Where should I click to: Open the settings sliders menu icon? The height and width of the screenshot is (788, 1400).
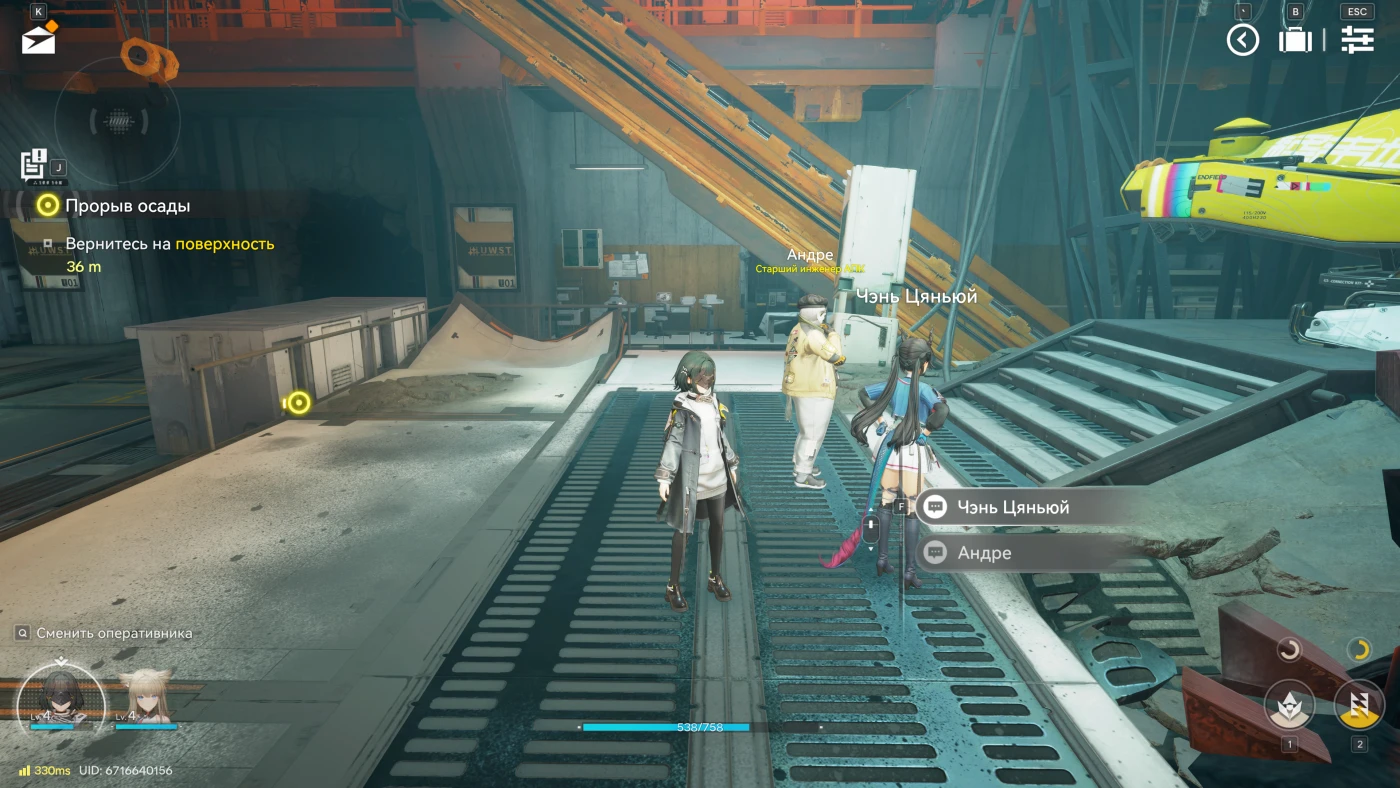(x=1357, y=40)
